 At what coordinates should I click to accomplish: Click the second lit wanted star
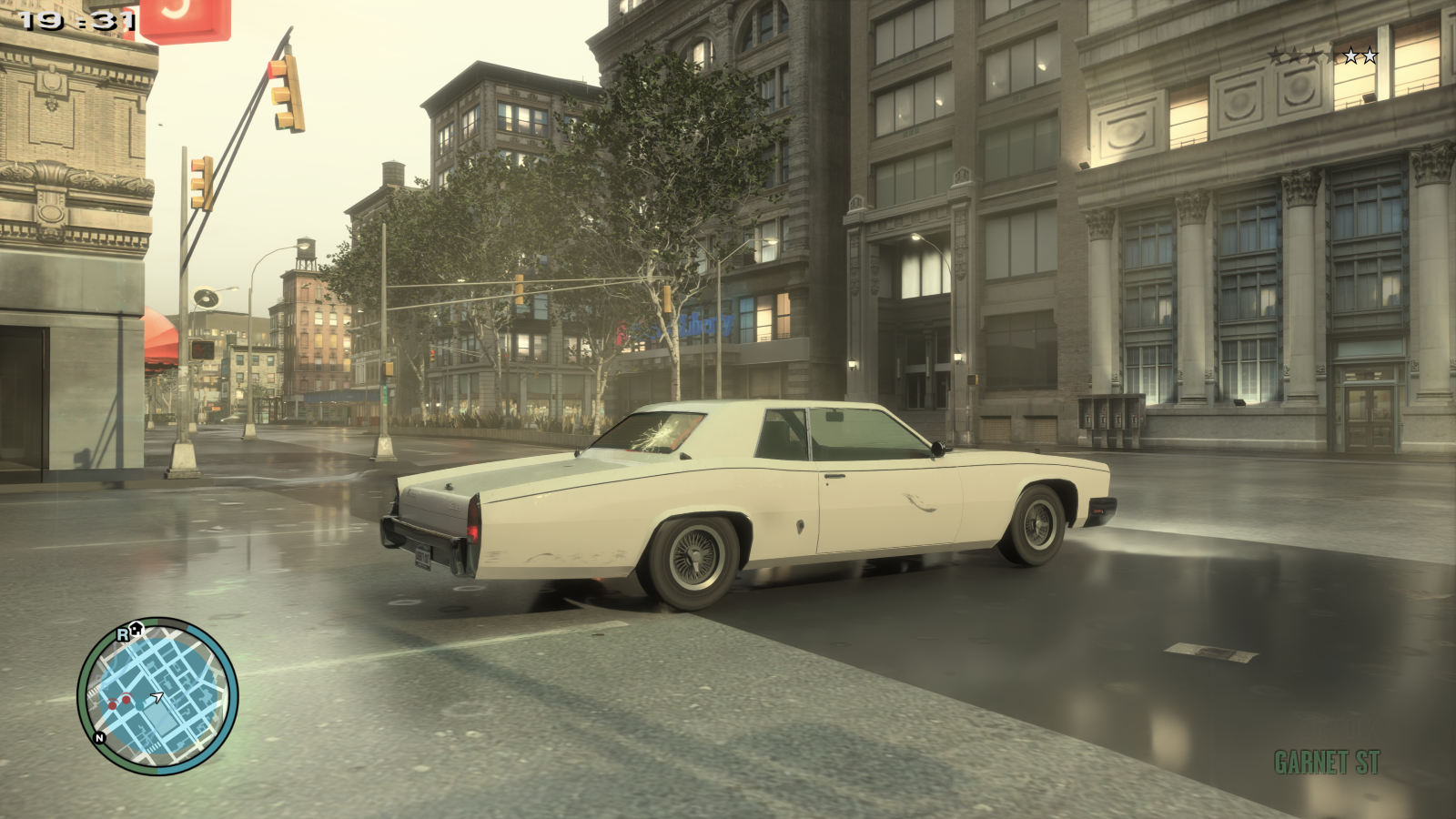tap(1370, 56)
